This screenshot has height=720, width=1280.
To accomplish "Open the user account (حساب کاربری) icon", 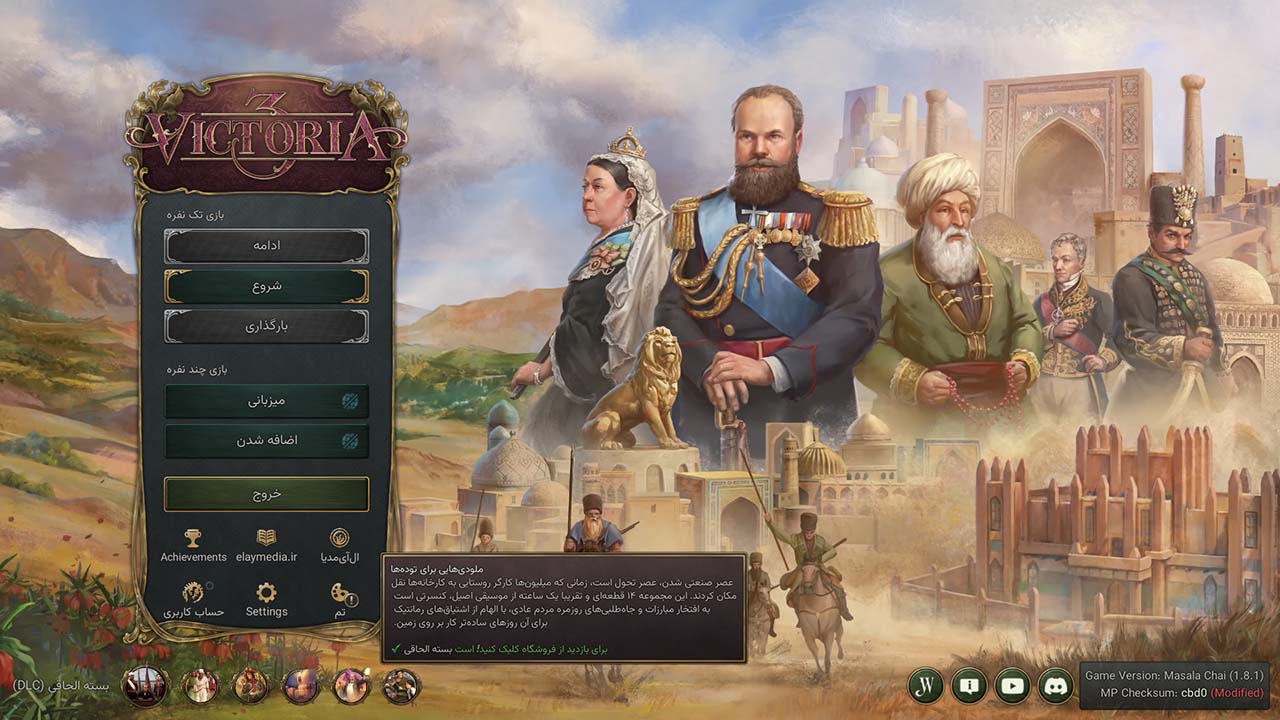I will 194,594.
